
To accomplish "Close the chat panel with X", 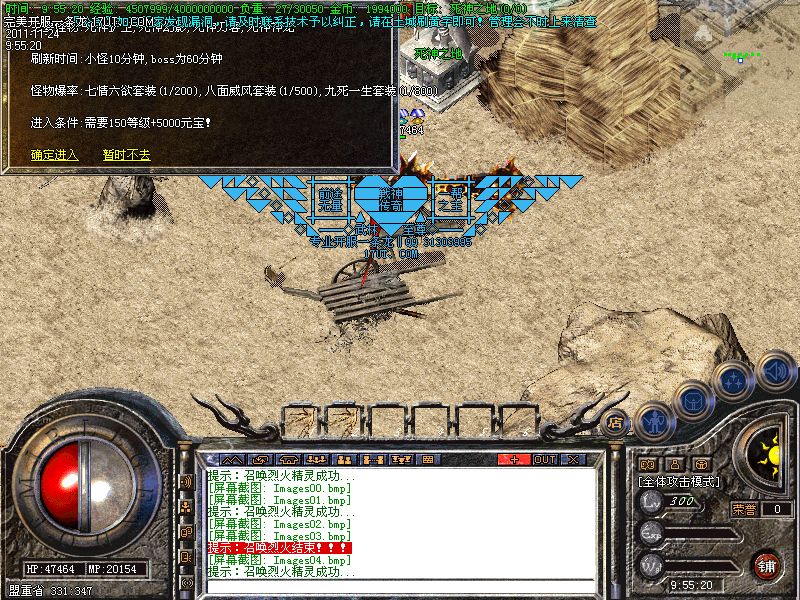I will click(x=573, y=459).
